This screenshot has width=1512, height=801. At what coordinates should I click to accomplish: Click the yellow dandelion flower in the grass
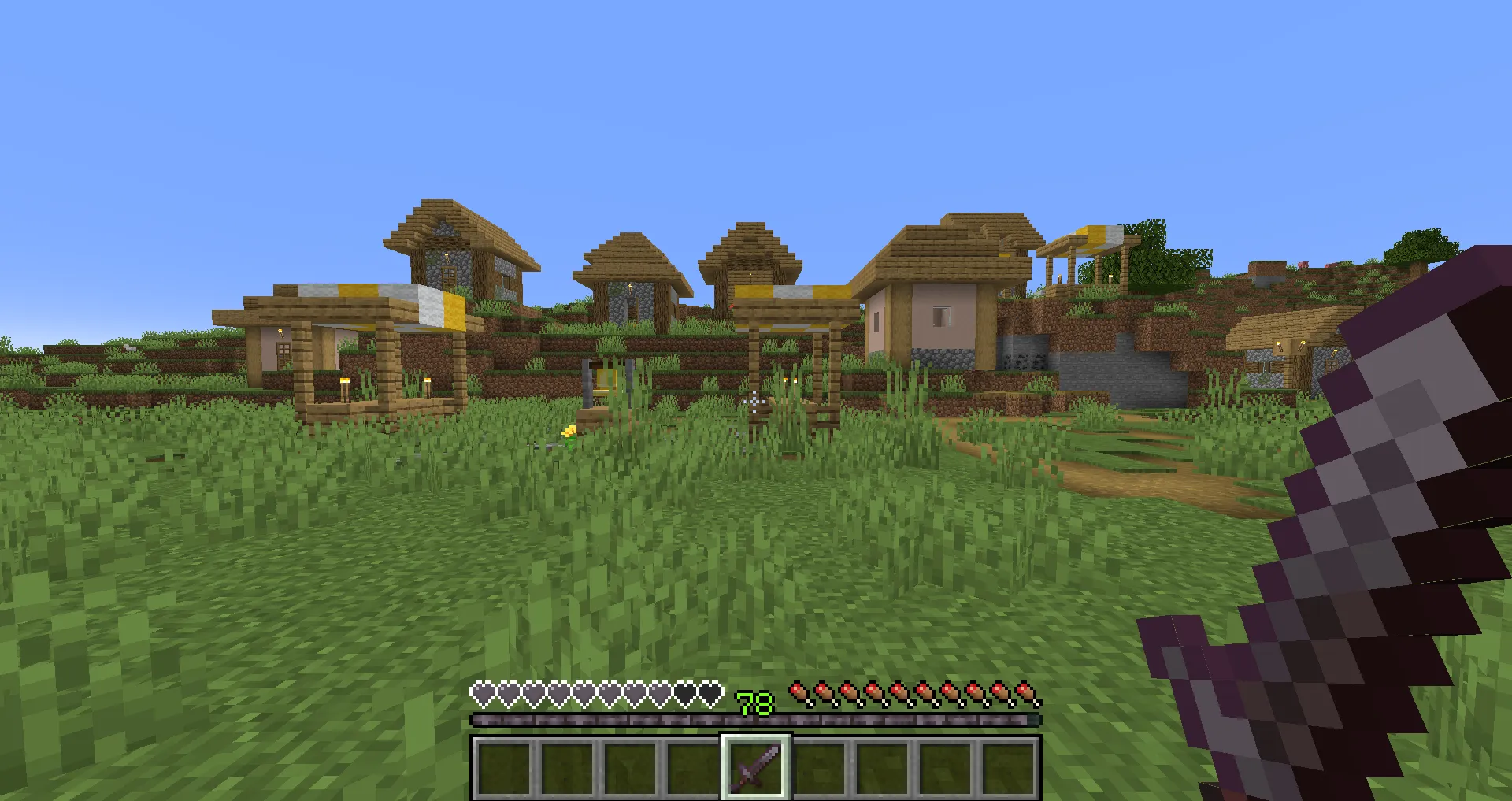(x=569, y=432)
